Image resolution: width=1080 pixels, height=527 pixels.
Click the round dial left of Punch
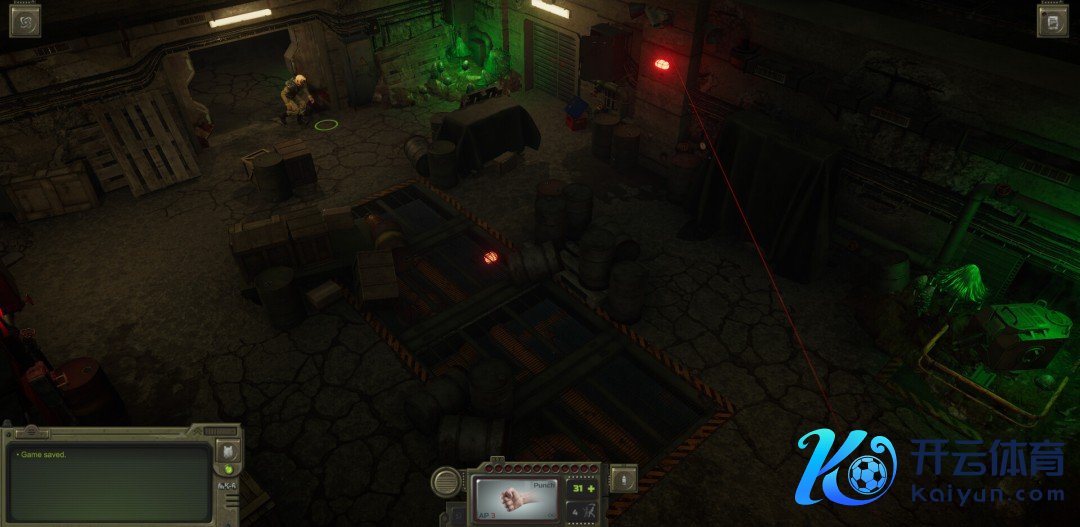(447, 482)
